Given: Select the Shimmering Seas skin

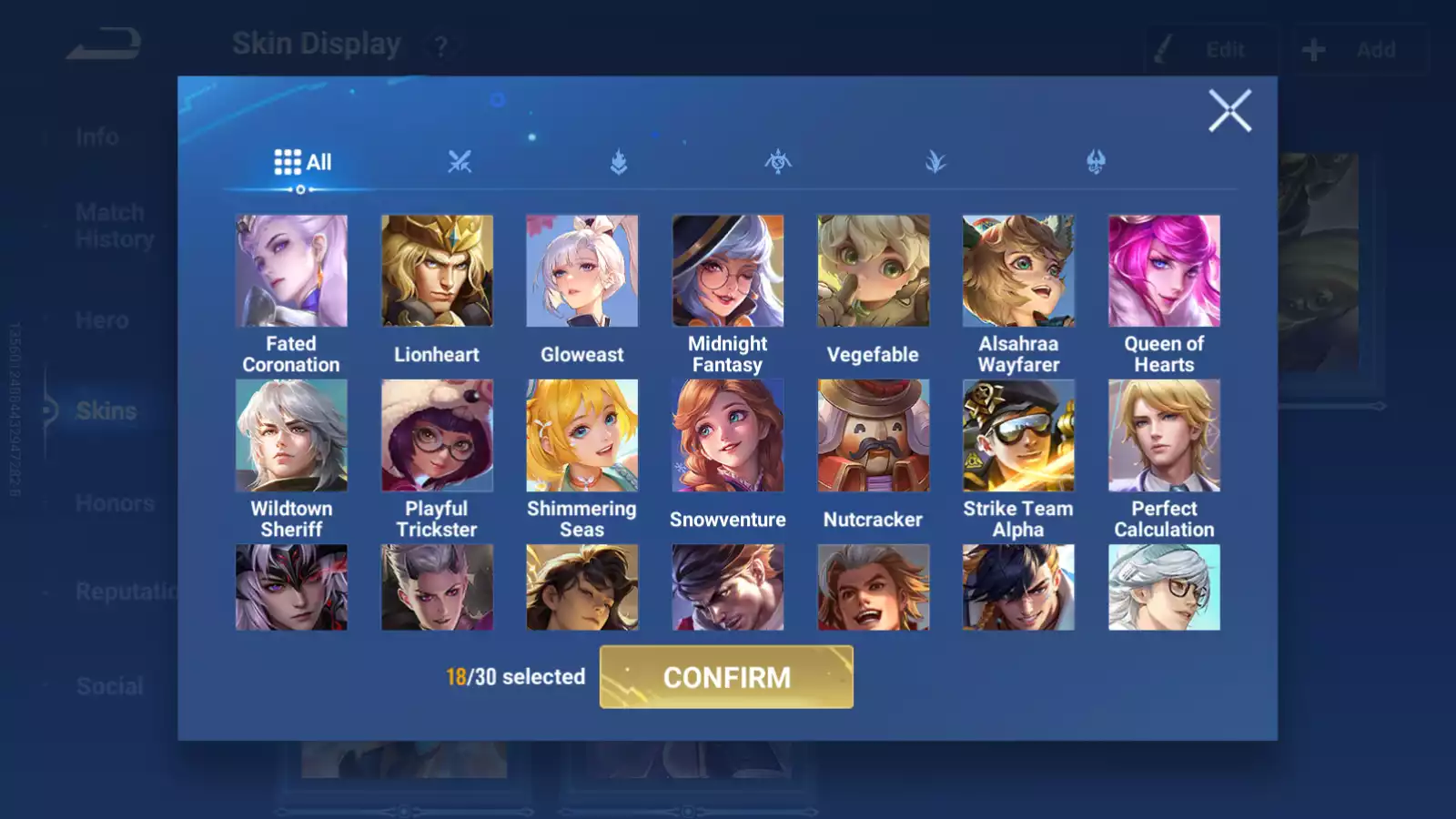Looking at the screenshot, I should coord(582,436).
